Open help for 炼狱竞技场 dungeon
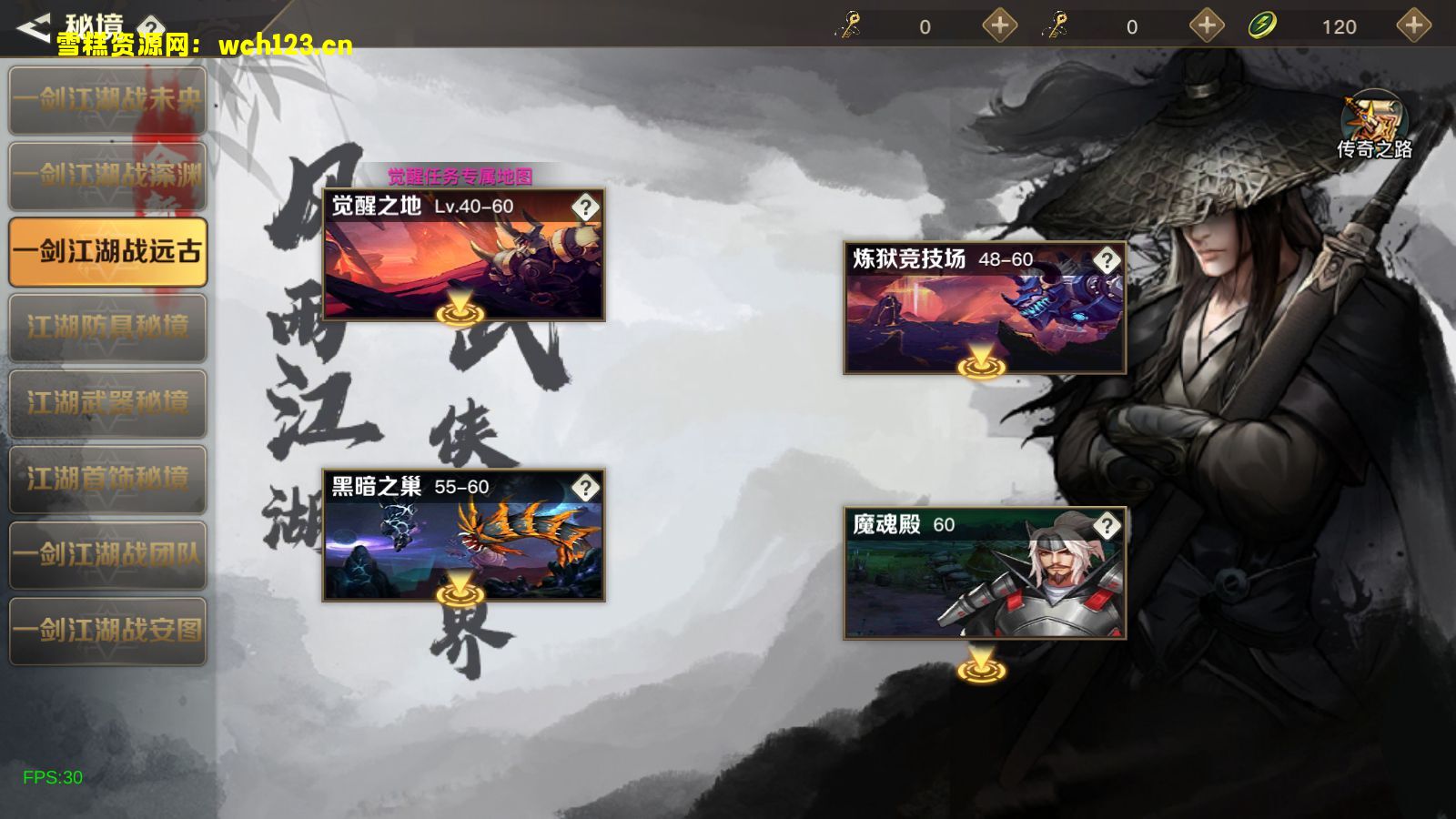 point(1107,261)
